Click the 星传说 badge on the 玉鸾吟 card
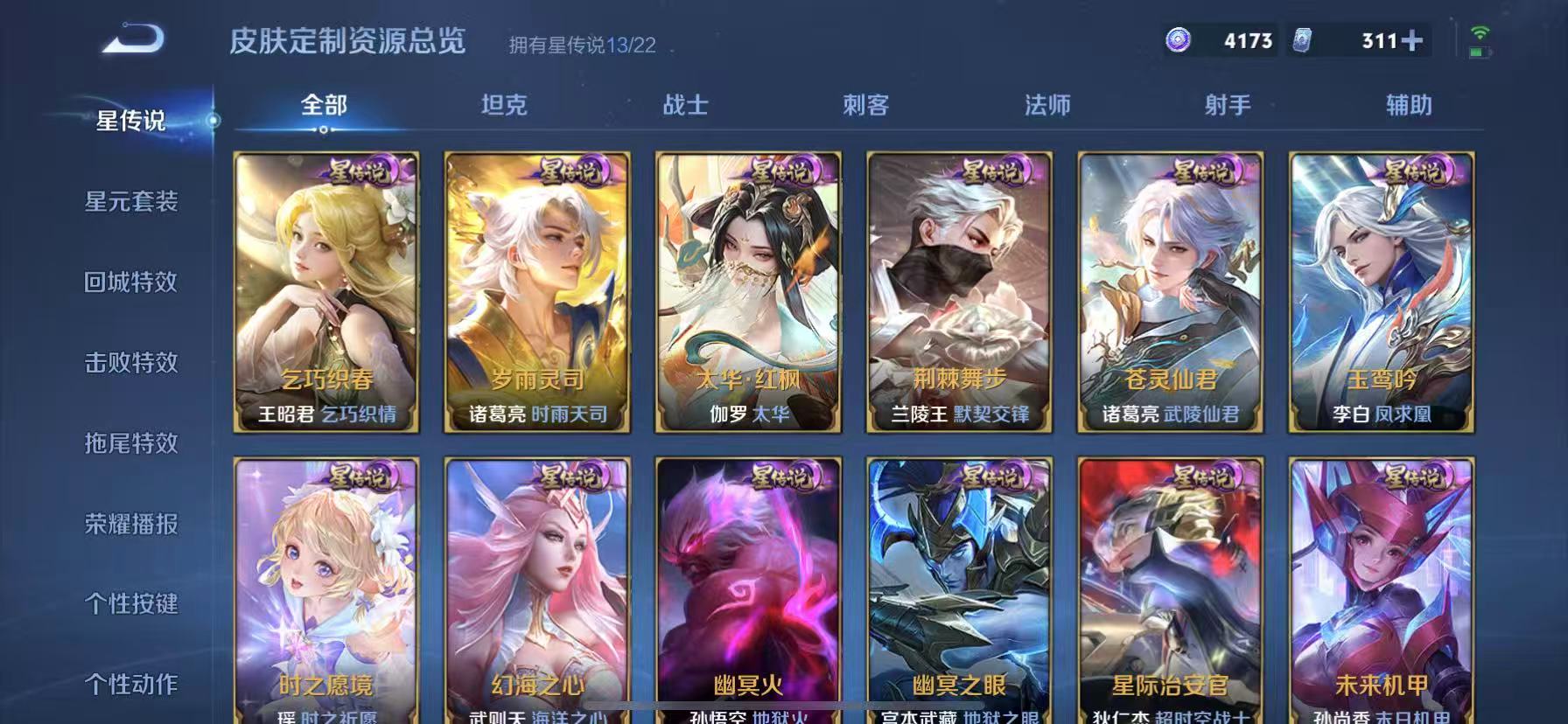Image resolution: width=1568 pixels, height=724 pixels. coord(1416,170)
